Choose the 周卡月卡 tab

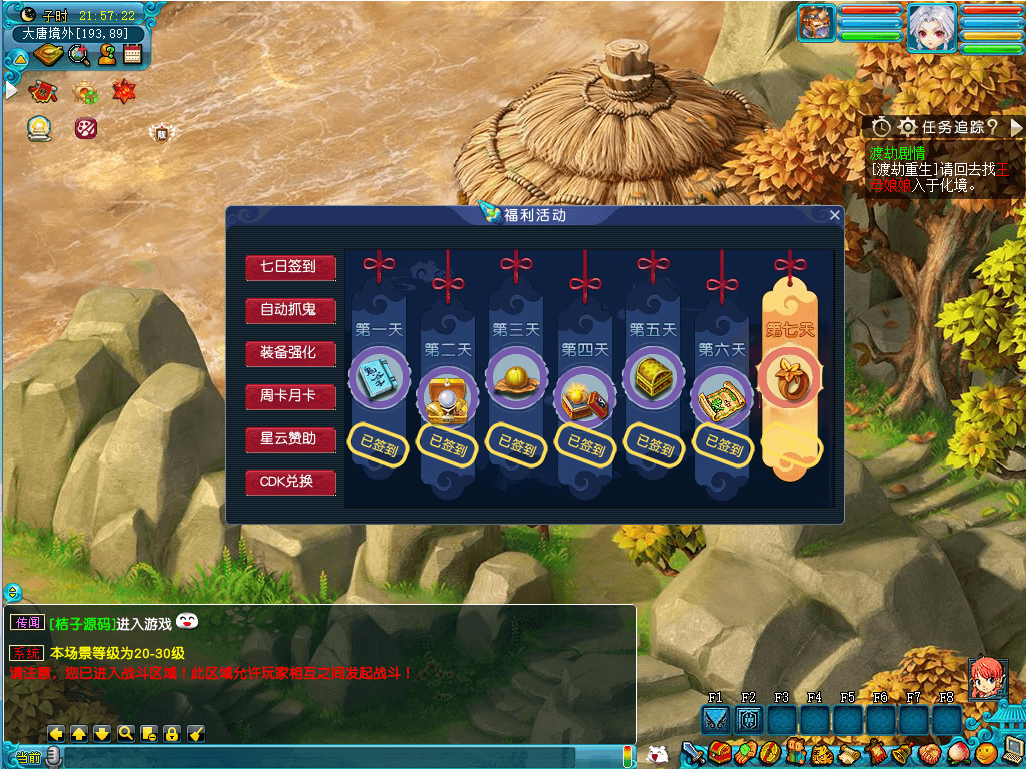tap(289, 396)
